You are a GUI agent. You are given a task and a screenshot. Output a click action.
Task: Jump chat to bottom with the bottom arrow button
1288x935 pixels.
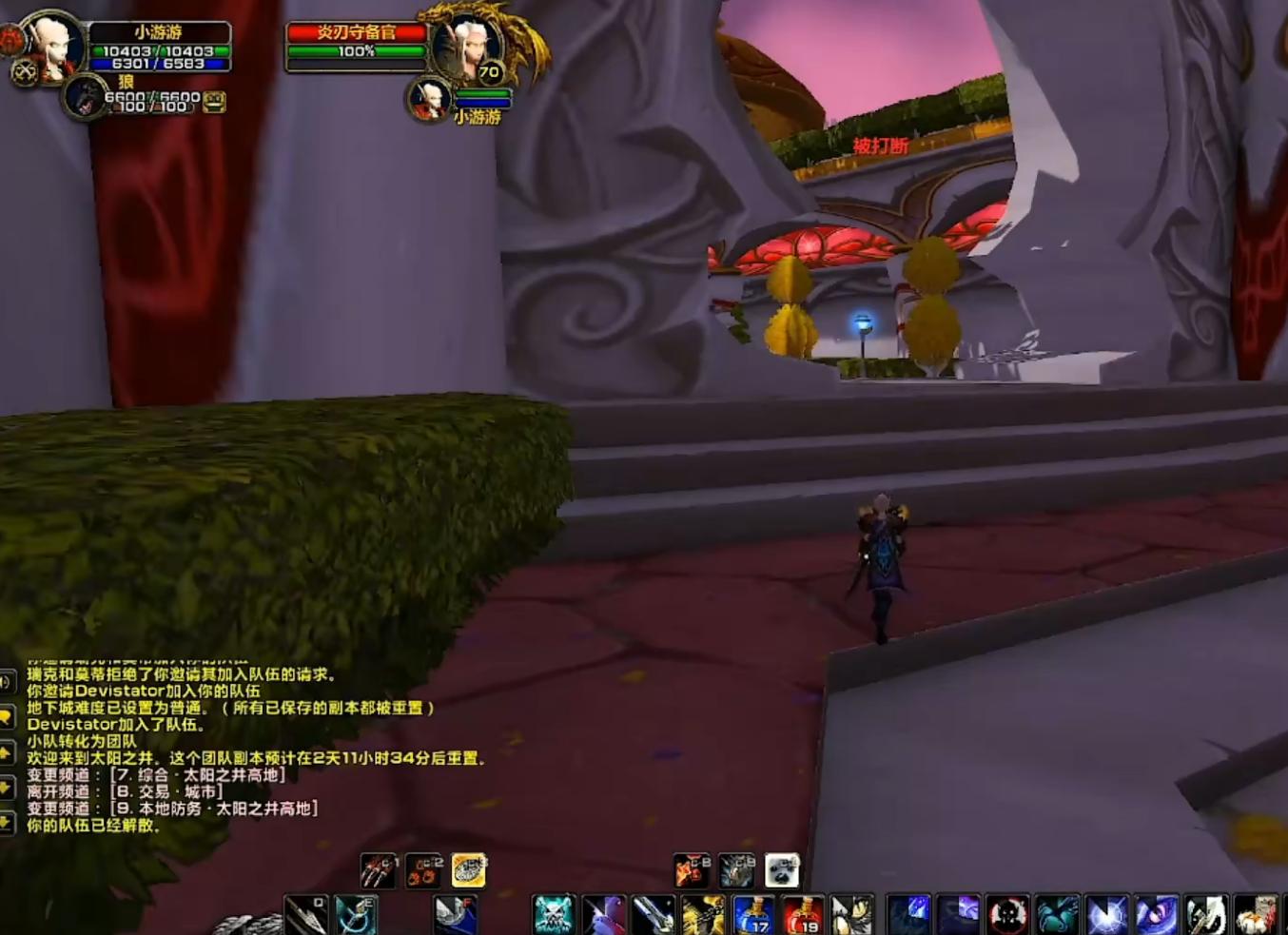point(7,822)
